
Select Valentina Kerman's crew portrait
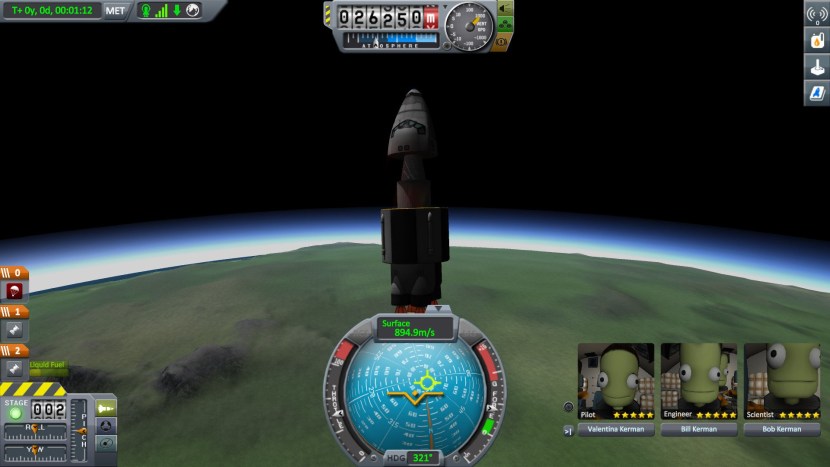coord(615,376)
